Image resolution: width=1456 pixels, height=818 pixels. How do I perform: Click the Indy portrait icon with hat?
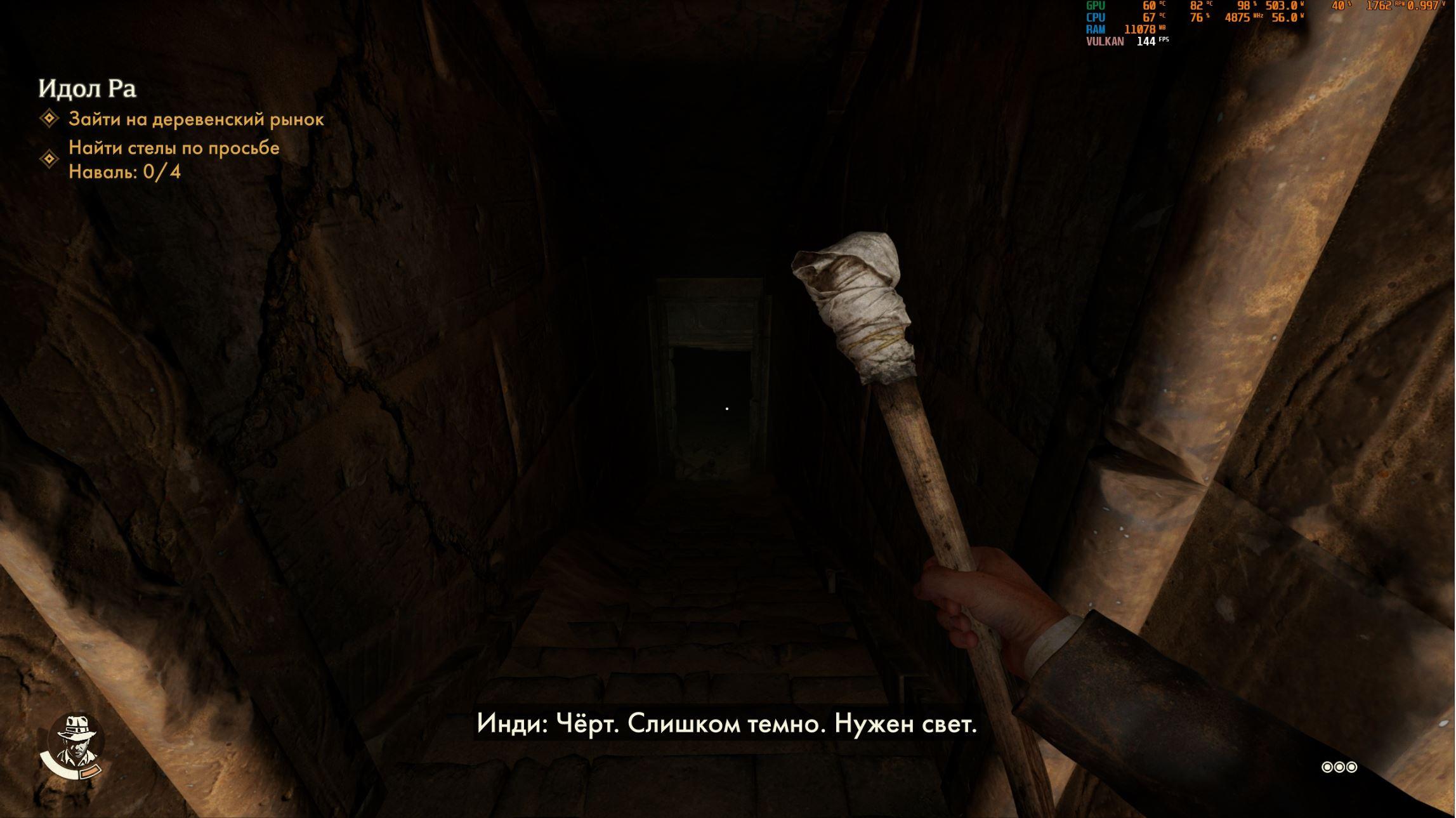(x=75, y=740)
